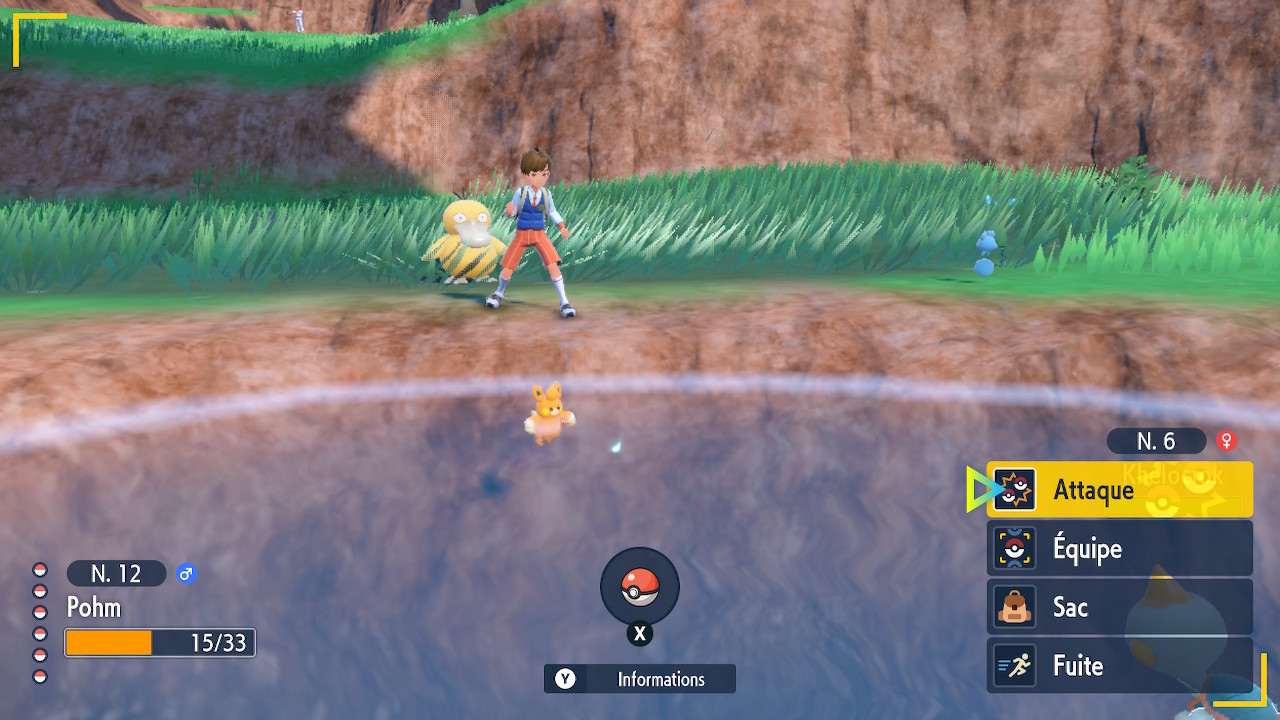Open the Sac bag menu
This screenshot has height=720, width=1280.
click(1119, 607)
